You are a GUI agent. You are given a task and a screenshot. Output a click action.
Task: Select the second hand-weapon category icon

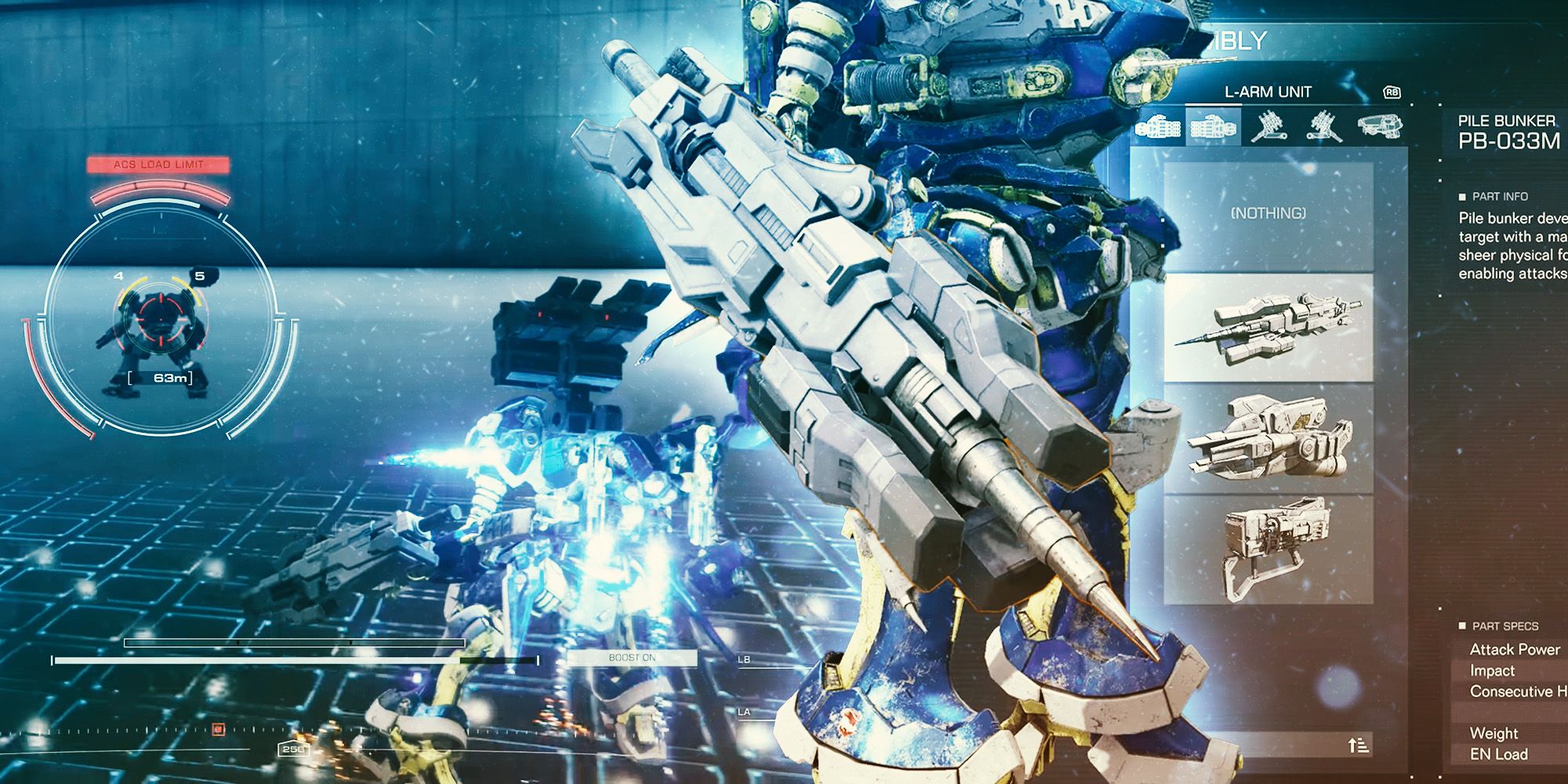(1213, 128)
